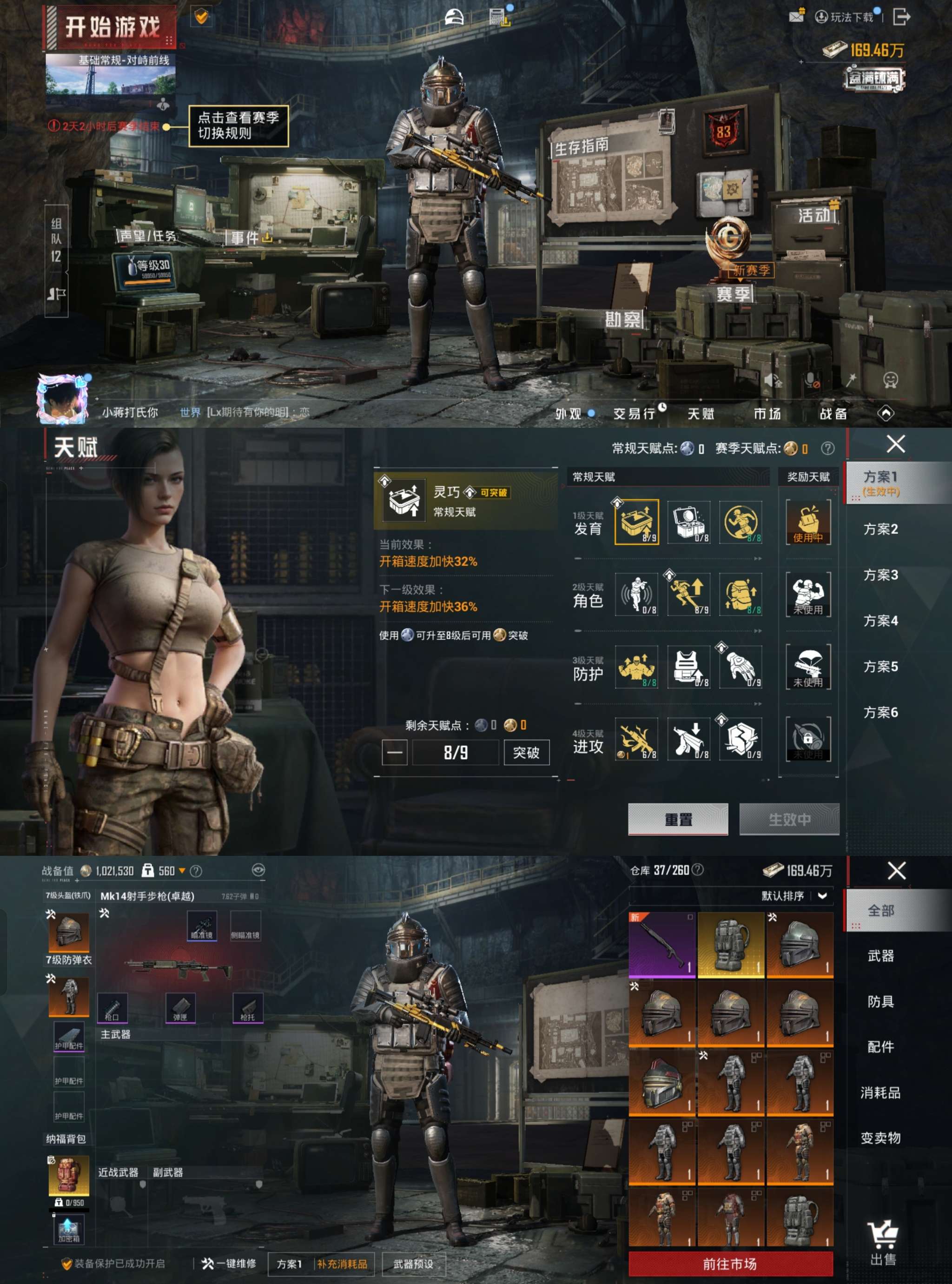Switch to talent plan 方案6
This screenshot has height=1284, width=952.
point(880,712)
